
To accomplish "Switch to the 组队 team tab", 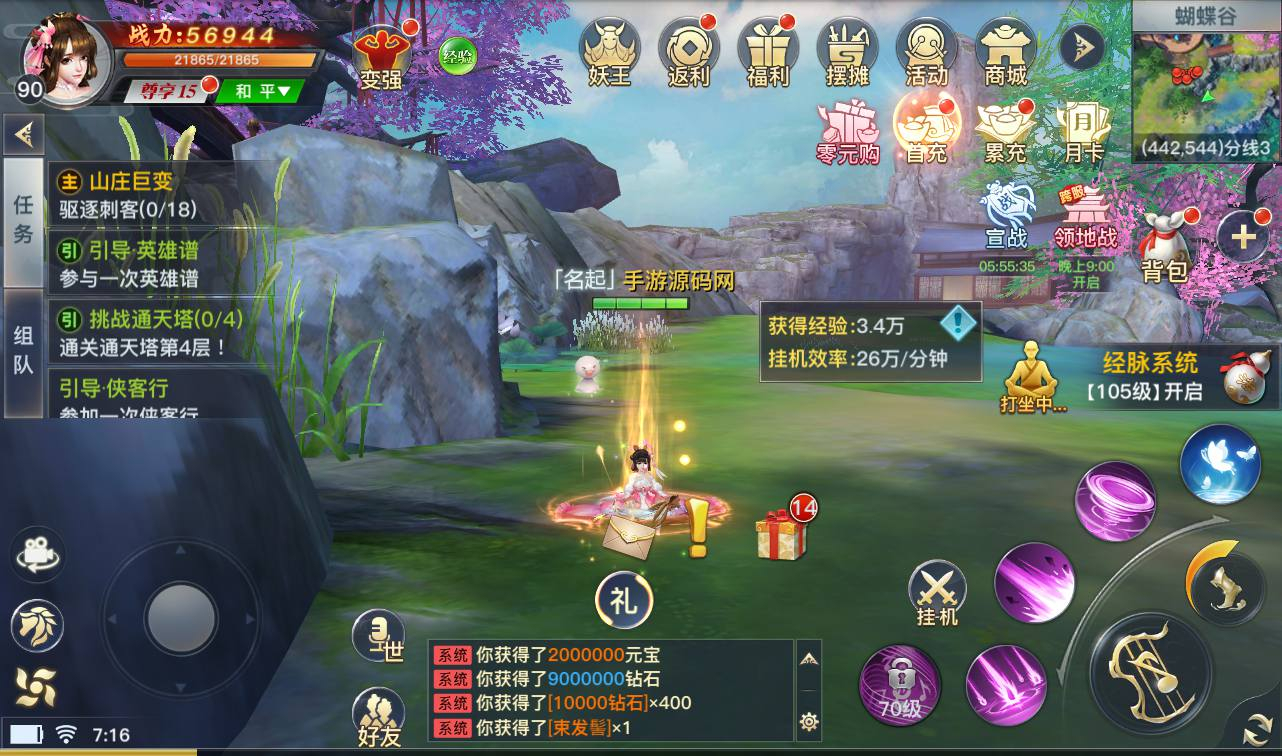I will tap(23, 350).
